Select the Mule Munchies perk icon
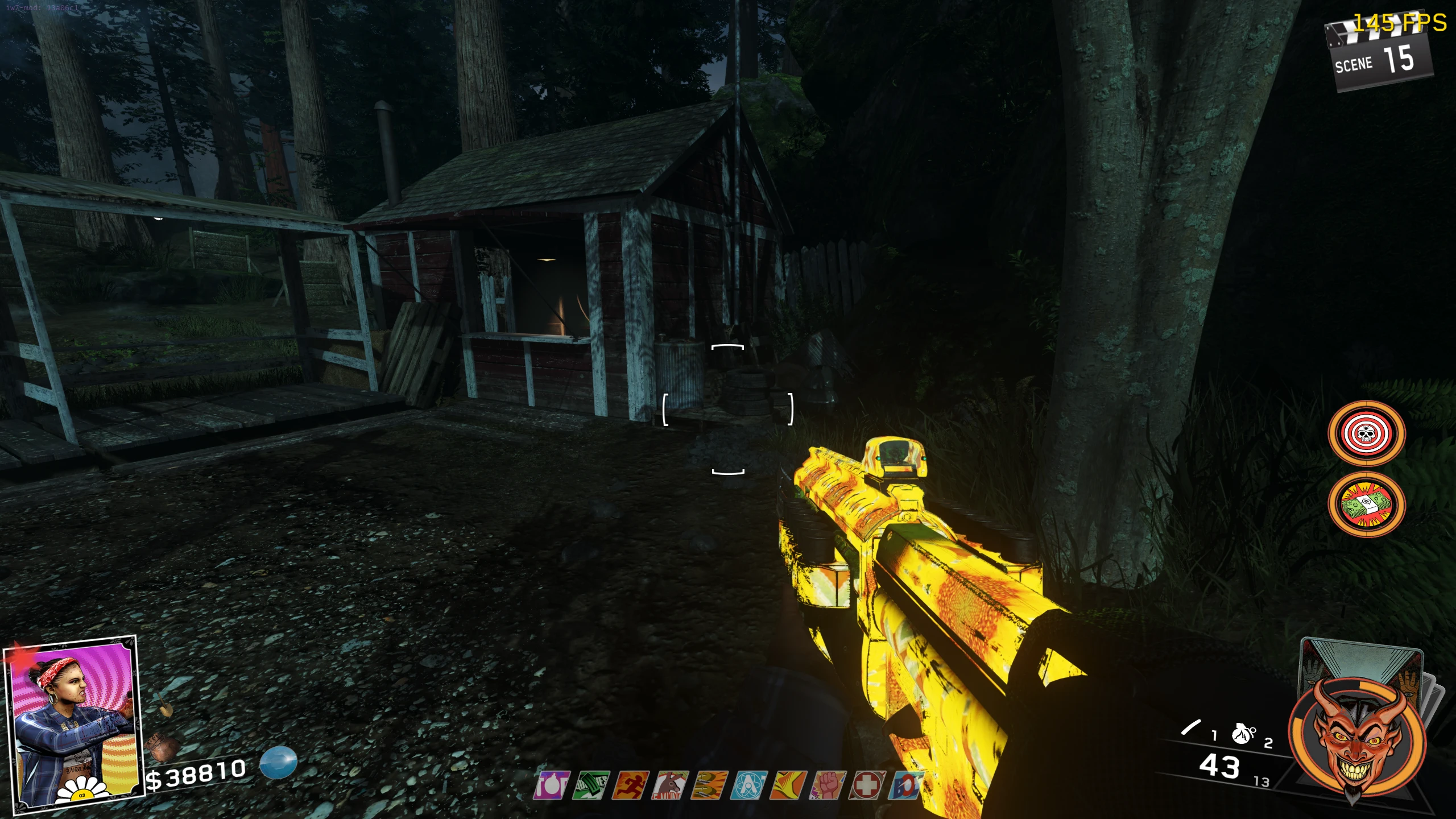 click(671, 785)
